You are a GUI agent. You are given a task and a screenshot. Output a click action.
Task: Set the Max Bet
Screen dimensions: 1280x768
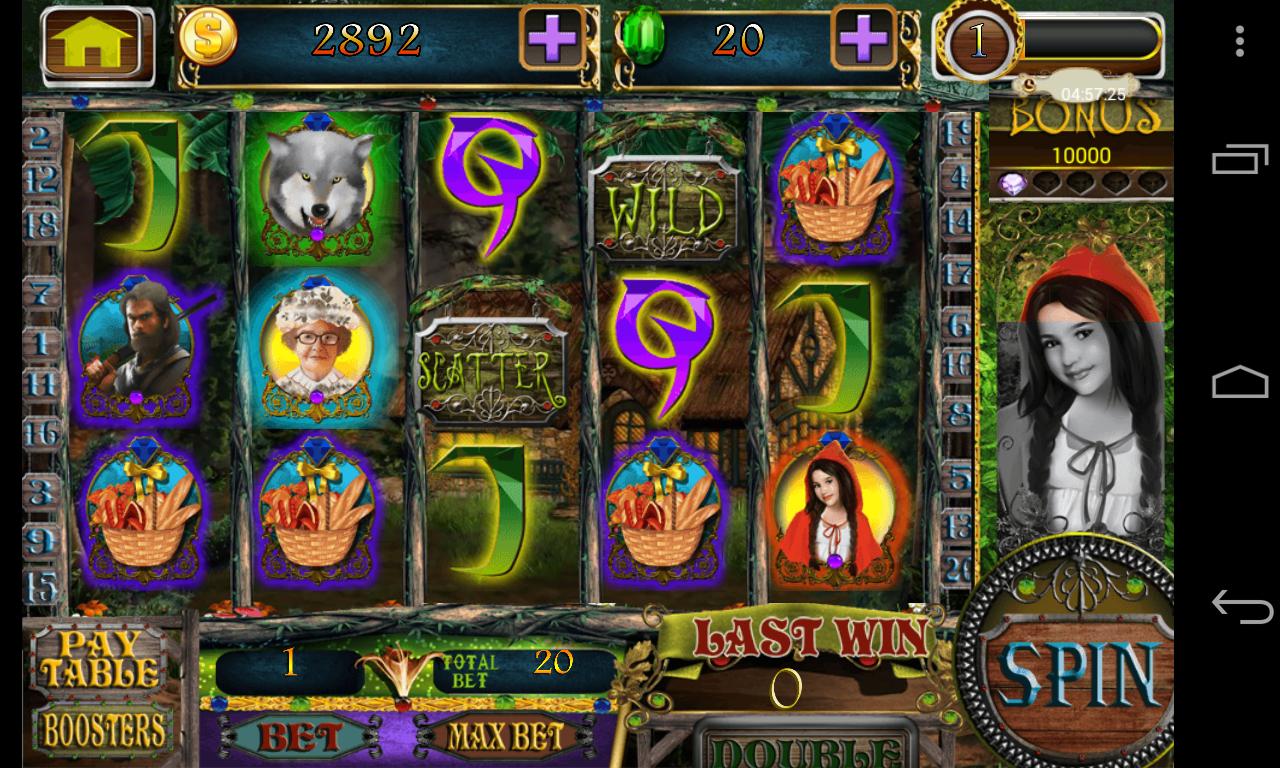coord(503,738)
